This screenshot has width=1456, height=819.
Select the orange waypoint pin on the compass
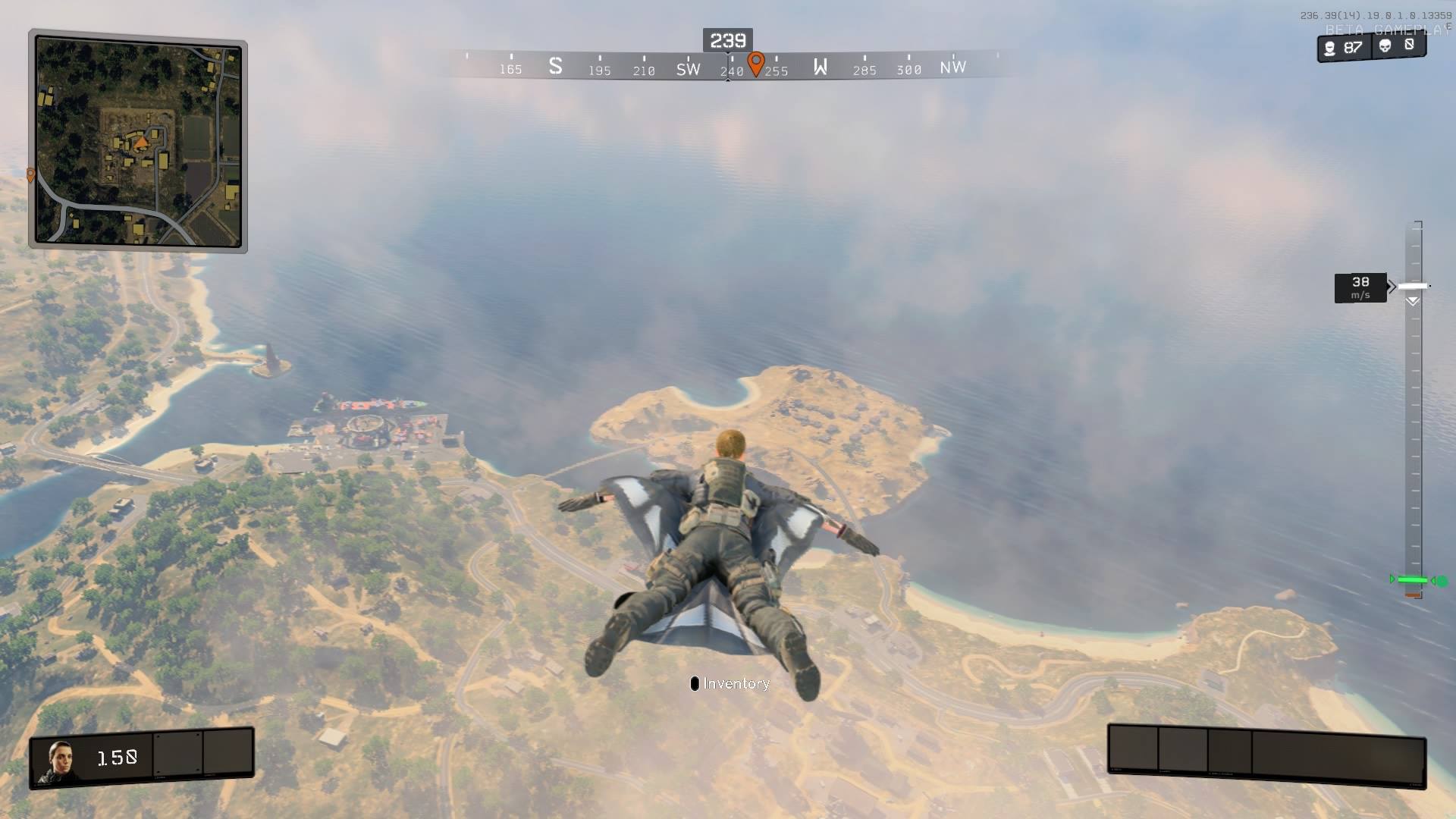755,63
